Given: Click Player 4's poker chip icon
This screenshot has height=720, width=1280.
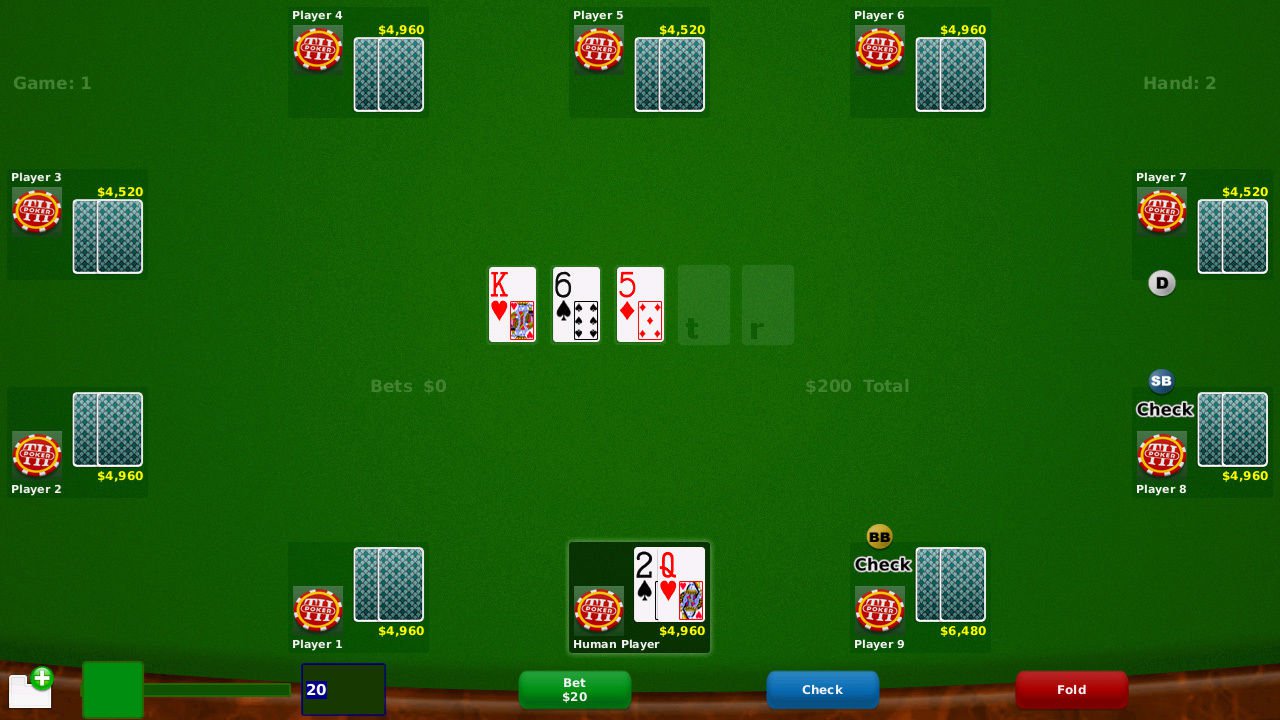Looking at the screenshot, I should (317, 49).
